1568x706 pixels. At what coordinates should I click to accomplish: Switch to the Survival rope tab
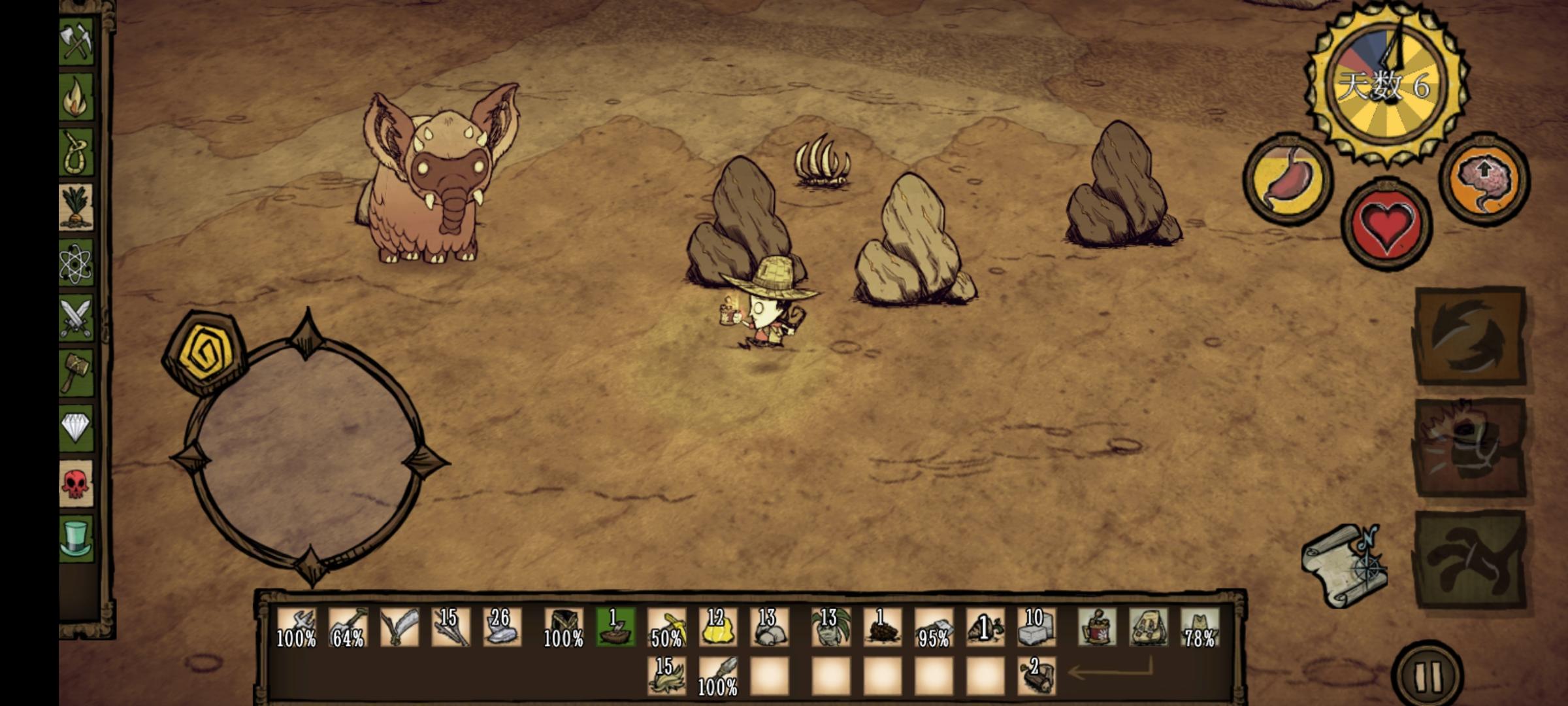click(76, 152)
